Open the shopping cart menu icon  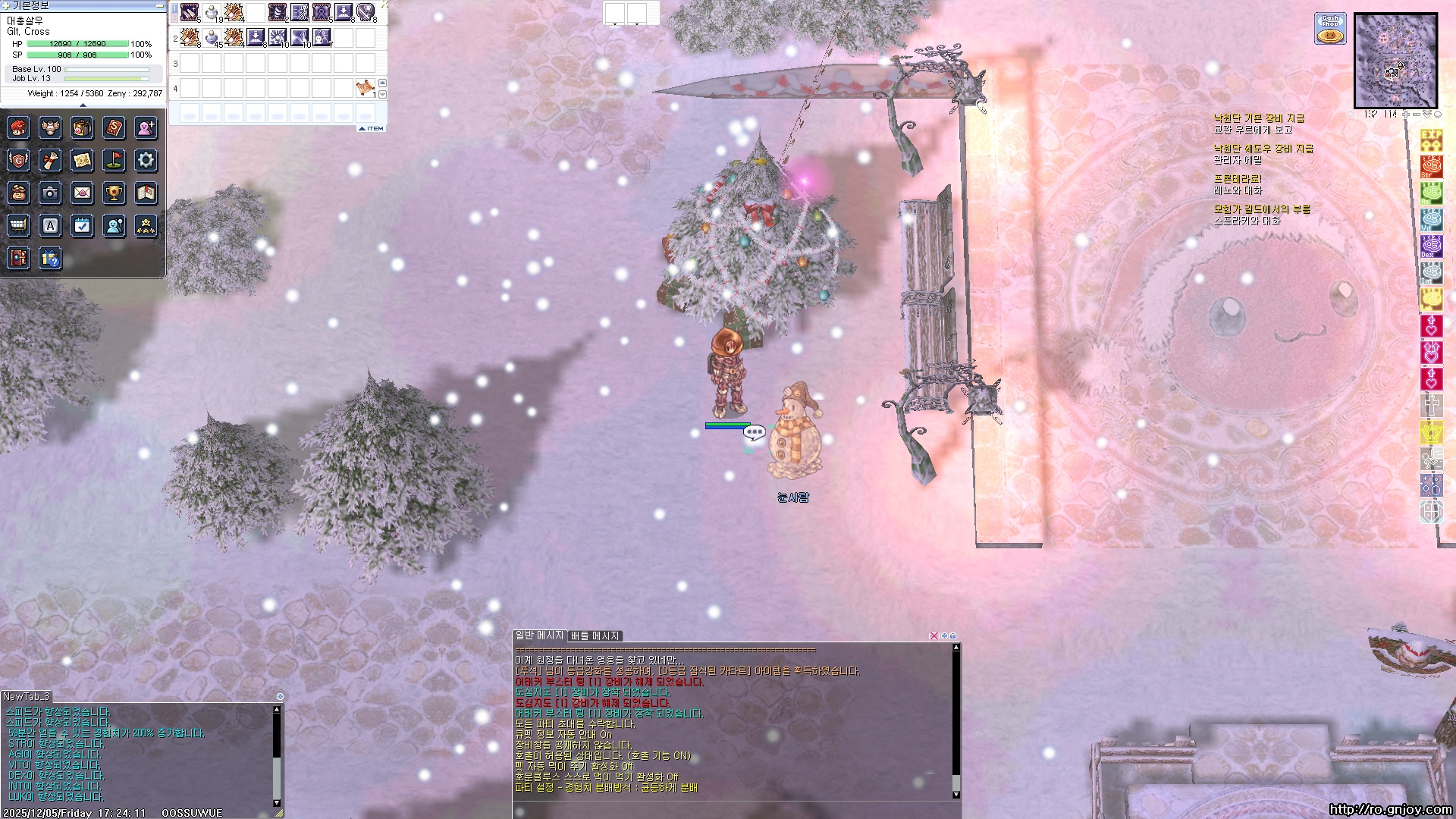[18, 225]
